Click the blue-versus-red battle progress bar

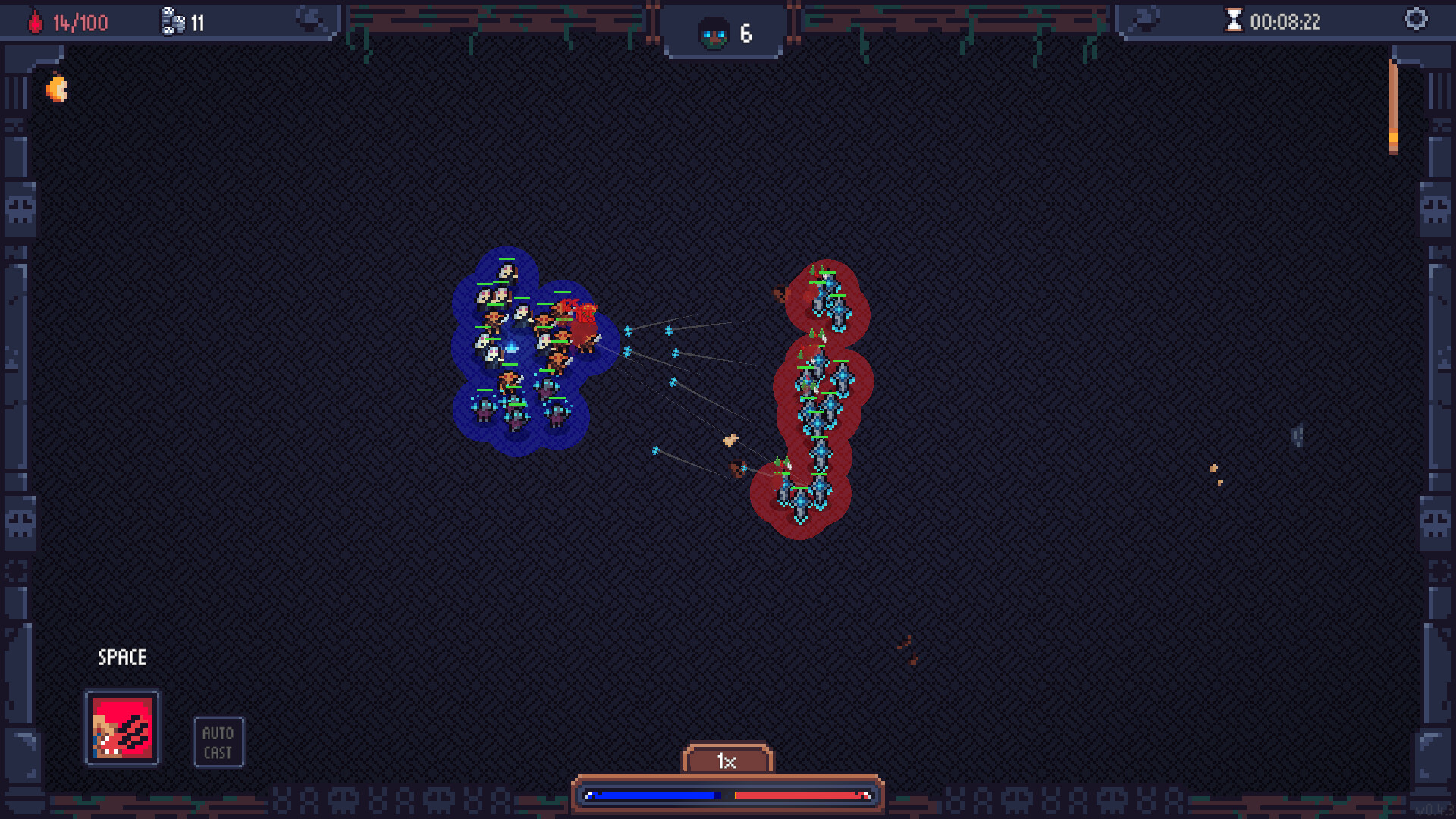(x=726, y=795)
